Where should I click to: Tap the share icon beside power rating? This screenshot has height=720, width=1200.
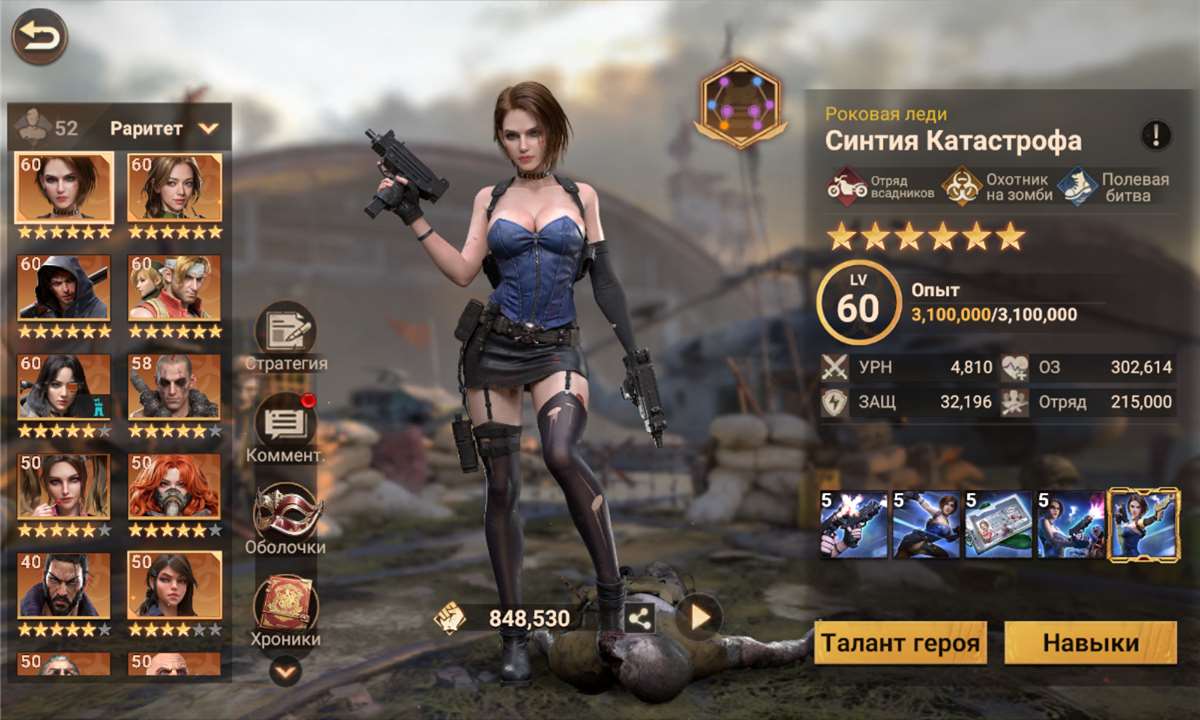(640, 619)
